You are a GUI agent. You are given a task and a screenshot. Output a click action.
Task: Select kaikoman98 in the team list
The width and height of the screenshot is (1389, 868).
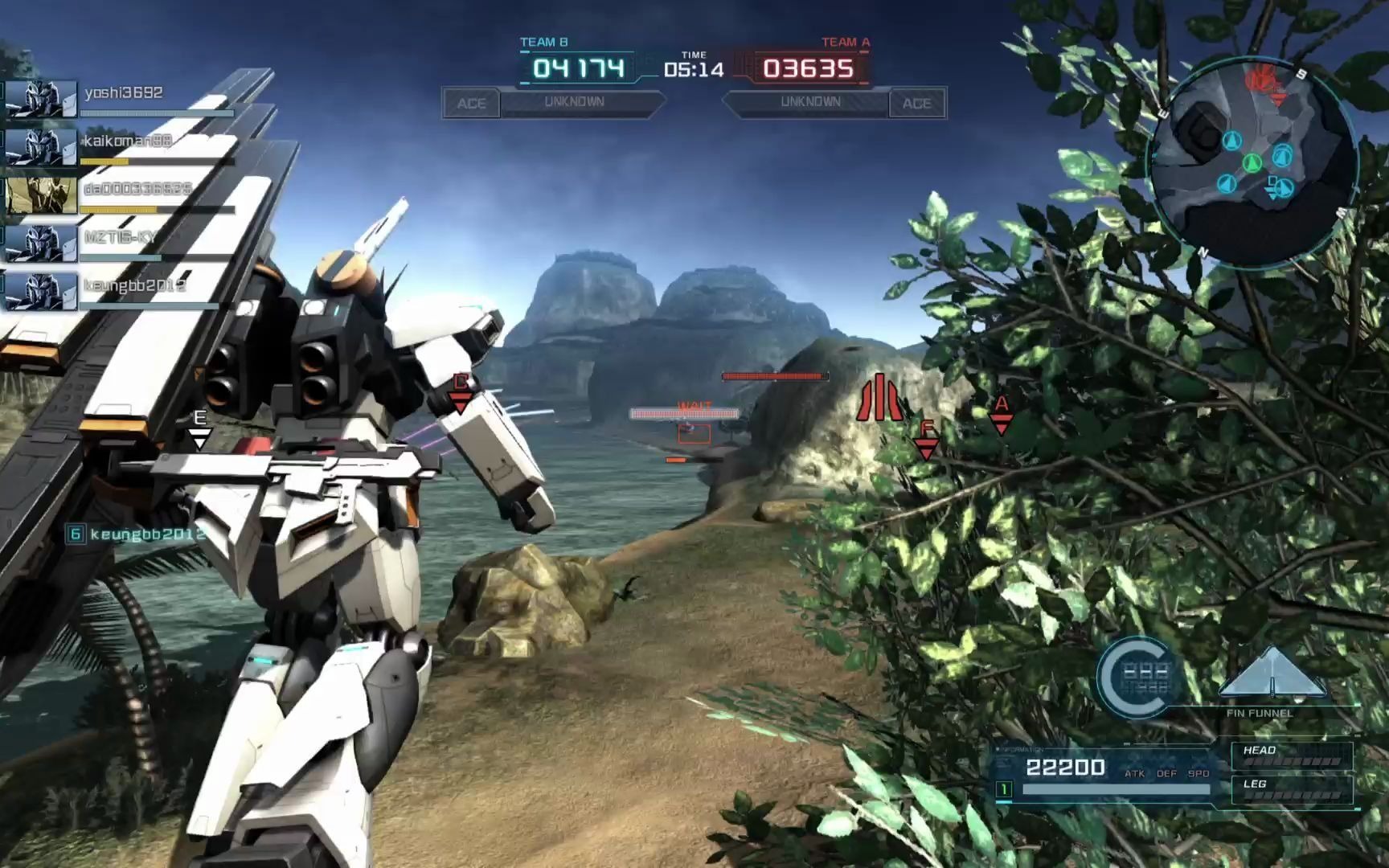click(121, 147)
